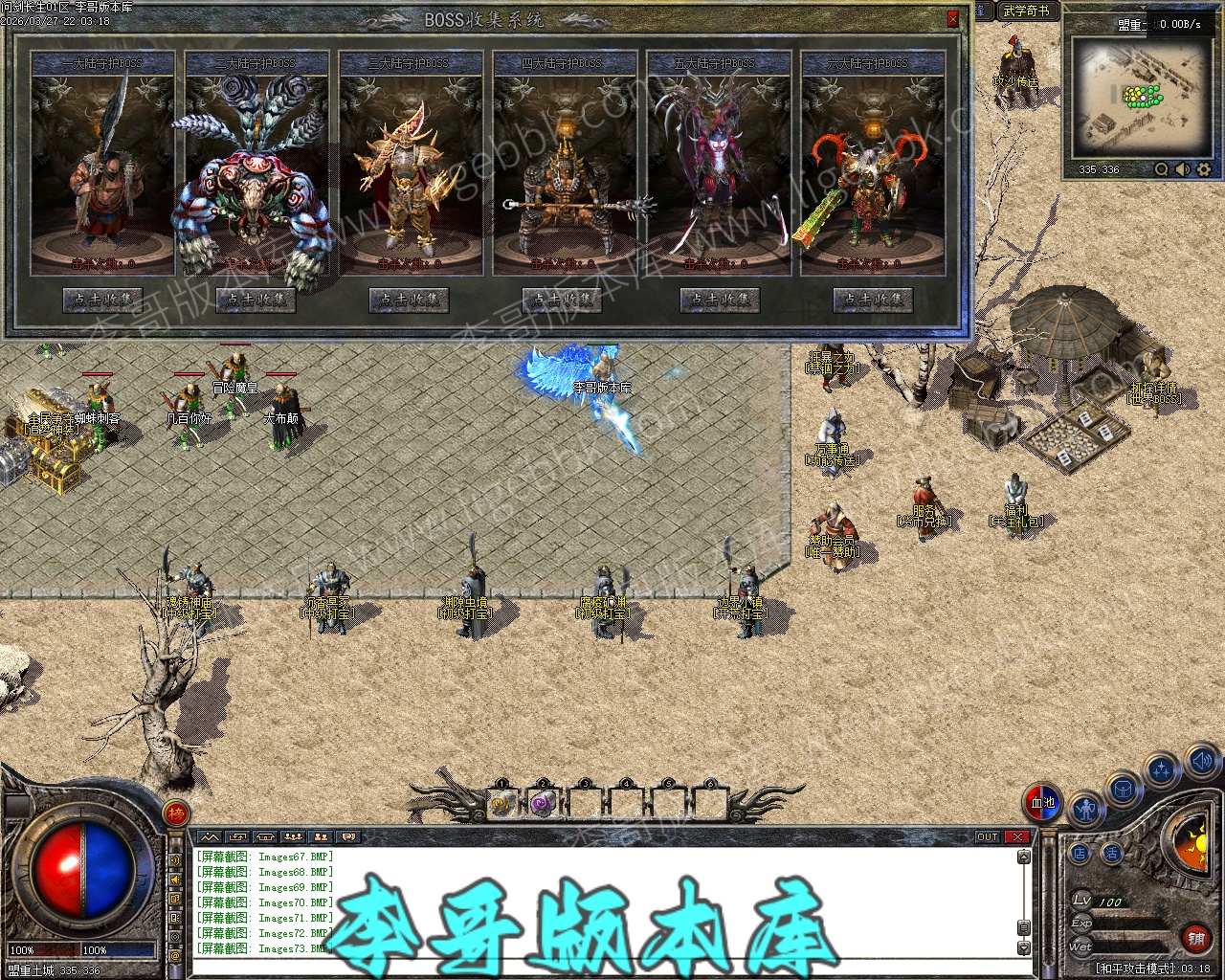Click the magnifier icon under the minimap
This screenshot has width=1225, height=980.
[1161, 169]
